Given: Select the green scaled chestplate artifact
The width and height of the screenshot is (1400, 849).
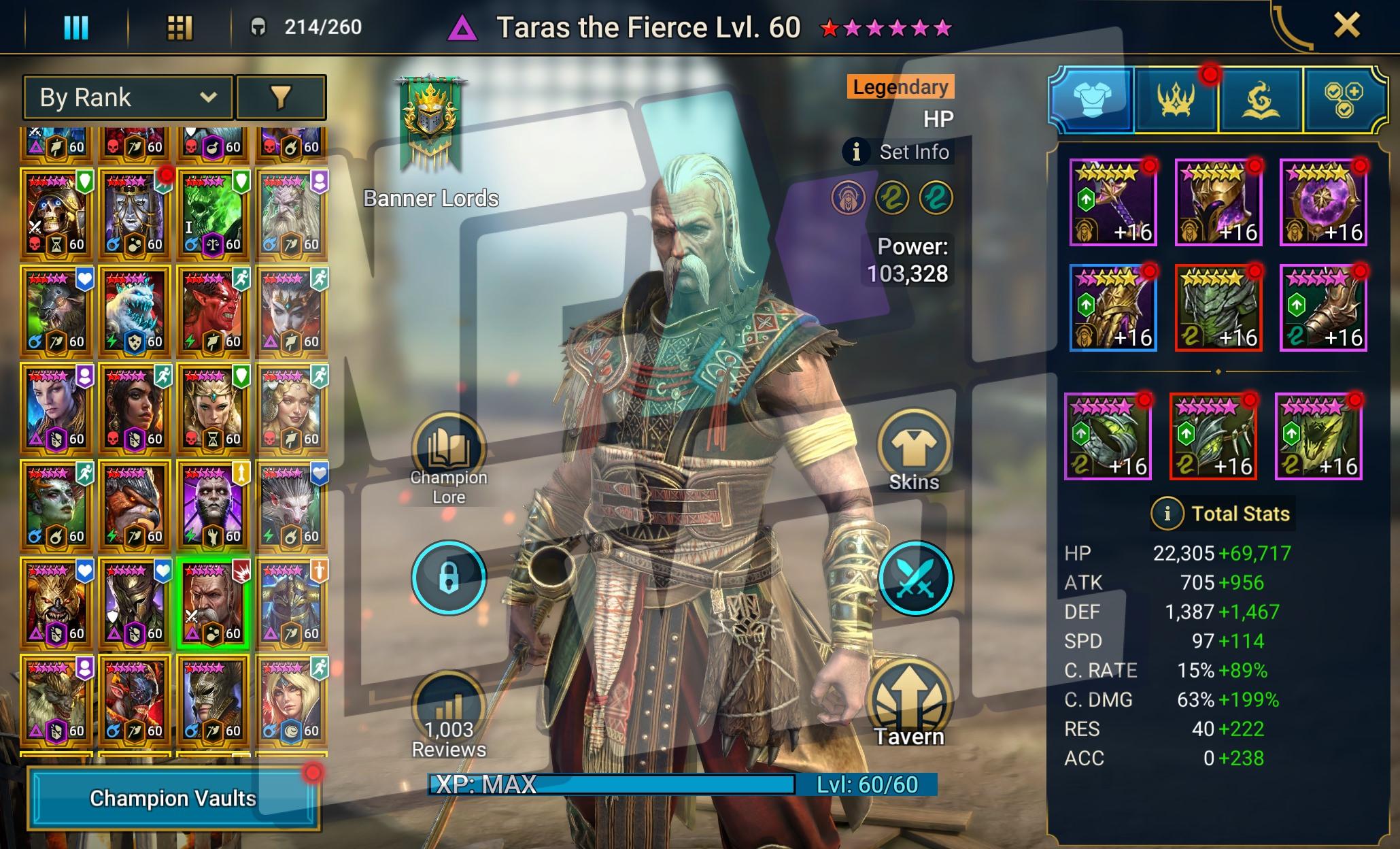Looking at the screenshot, I should pyautogui.click(x=1218, y=308).
